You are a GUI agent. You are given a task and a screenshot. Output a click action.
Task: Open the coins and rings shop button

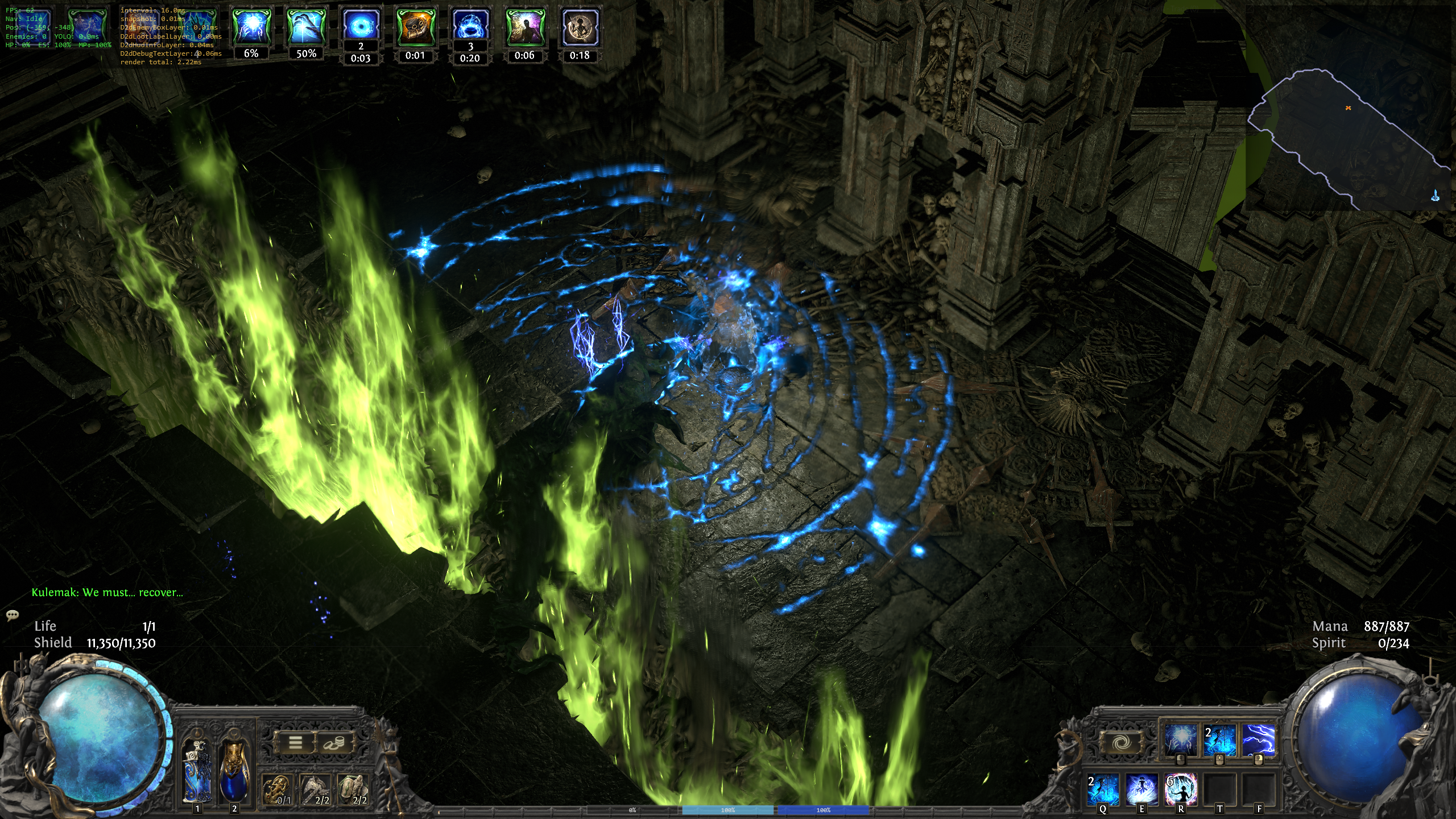point(334,742)
